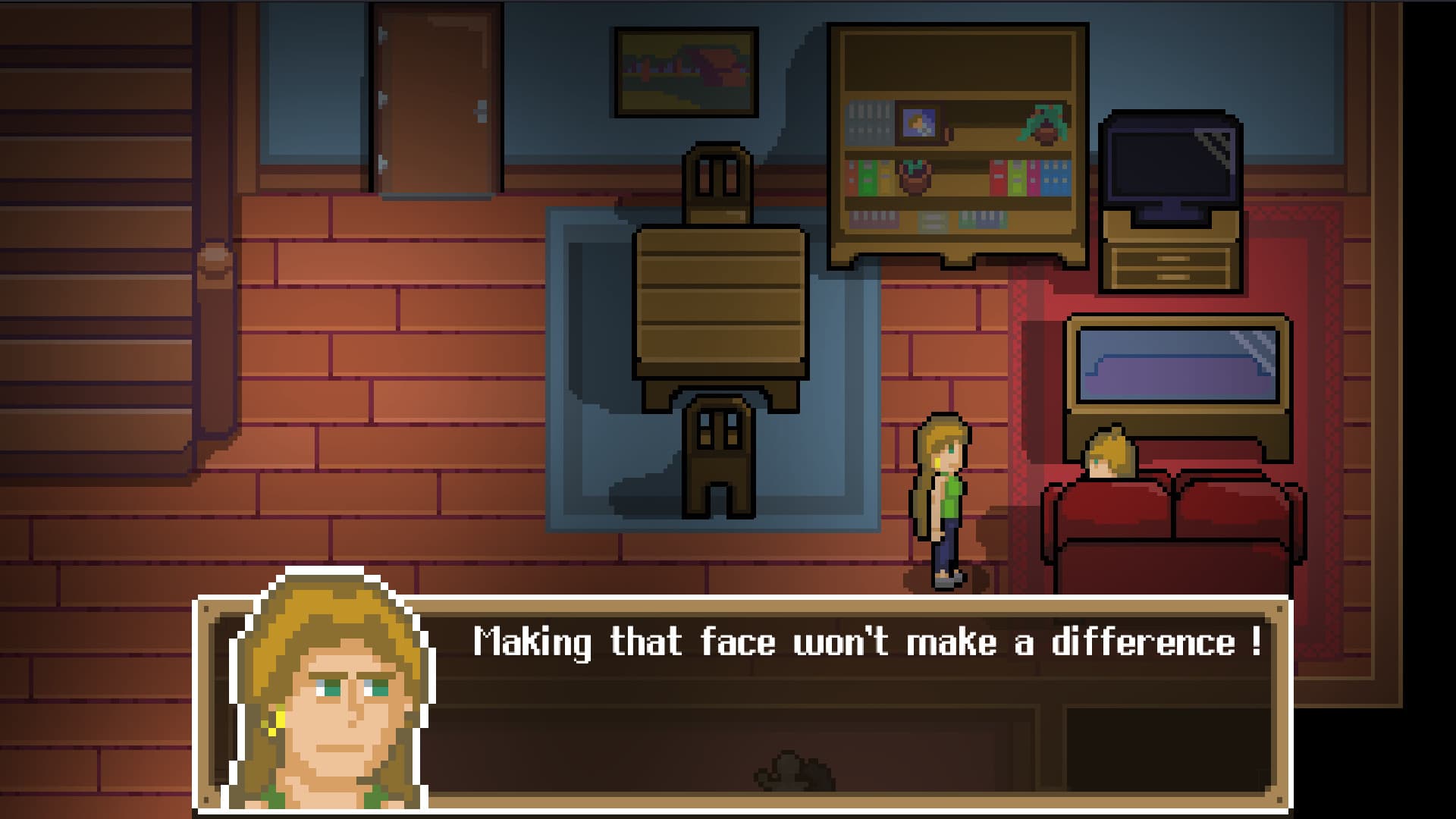Viewport: 1456px width, 819px height.
Task: Click the framed photo inside the bookshelf
Action: [921, 122]
